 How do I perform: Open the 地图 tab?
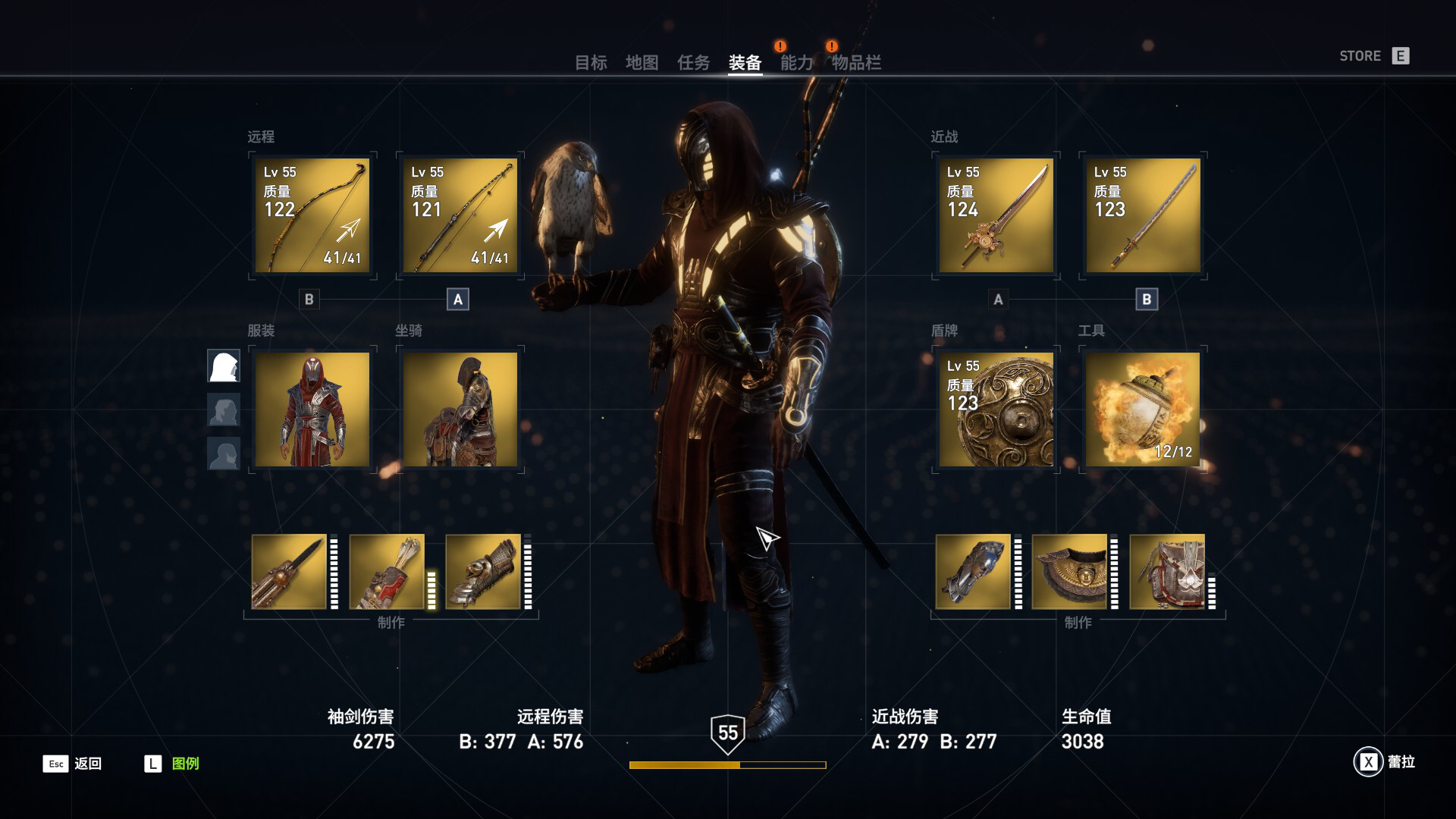pyautogui.click(x=642, y=63)
